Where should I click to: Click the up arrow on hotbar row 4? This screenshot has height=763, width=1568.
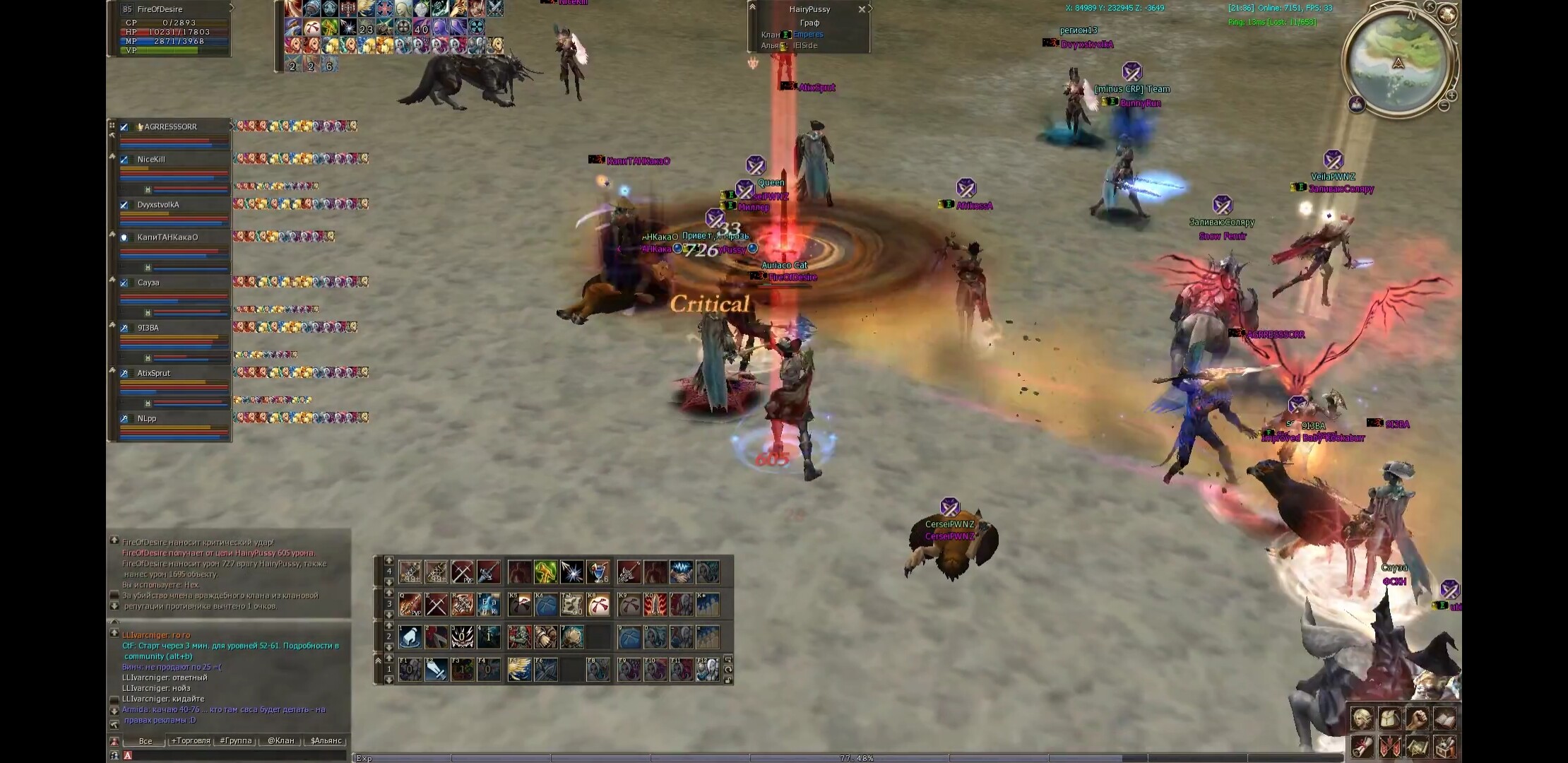[389, 561]
